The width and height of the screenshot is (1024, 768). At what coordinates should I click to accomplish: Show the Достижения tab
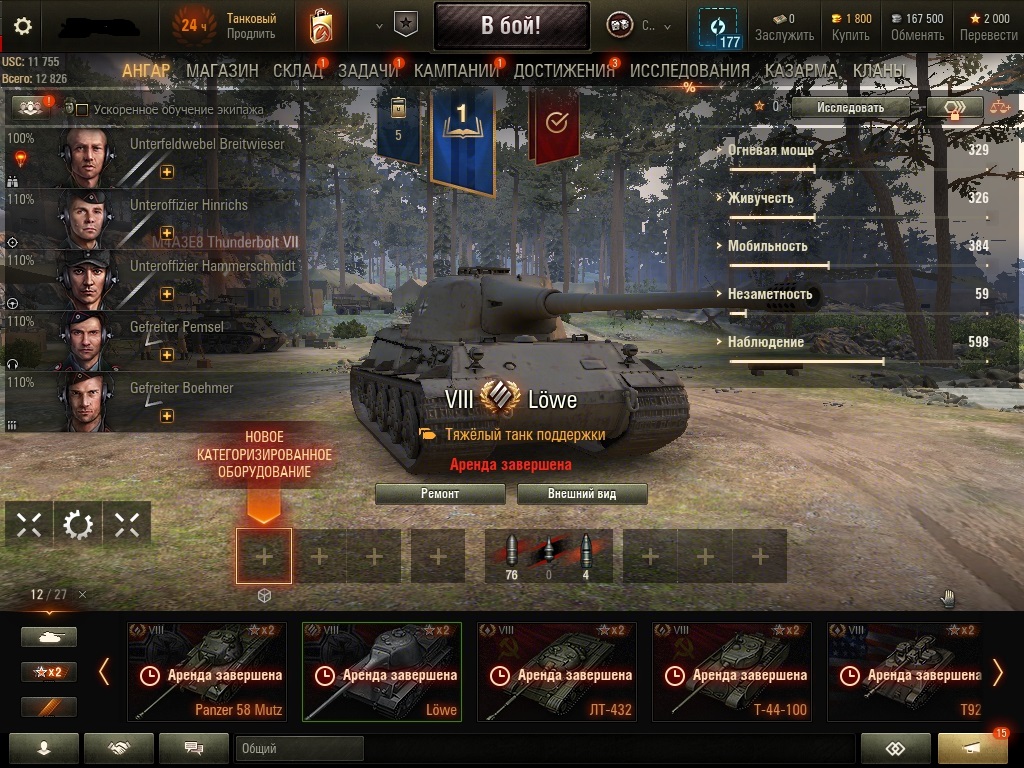click(x=563, y=71)
